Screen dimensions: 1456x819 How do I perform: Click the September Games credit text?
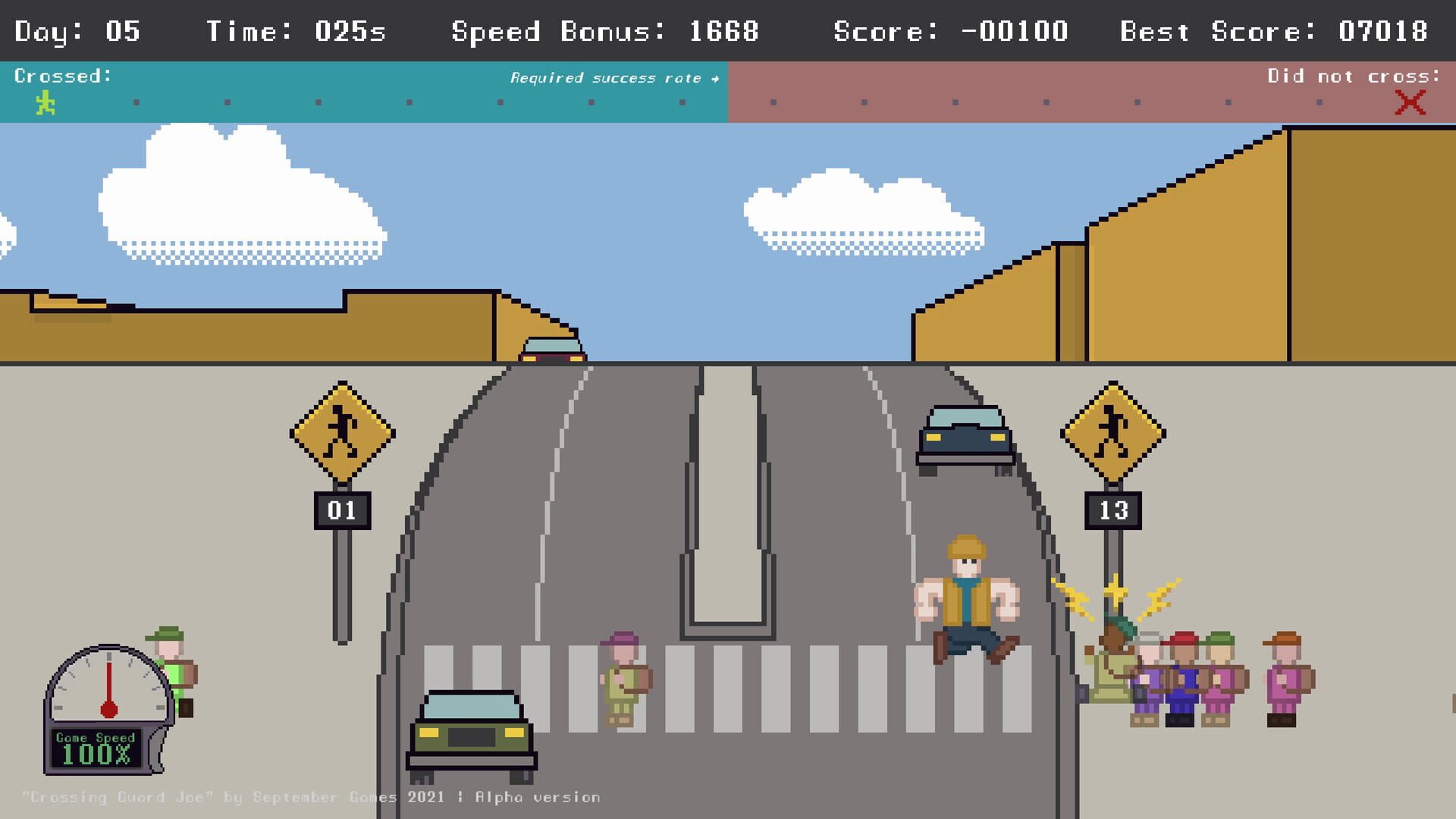point(311,797)
